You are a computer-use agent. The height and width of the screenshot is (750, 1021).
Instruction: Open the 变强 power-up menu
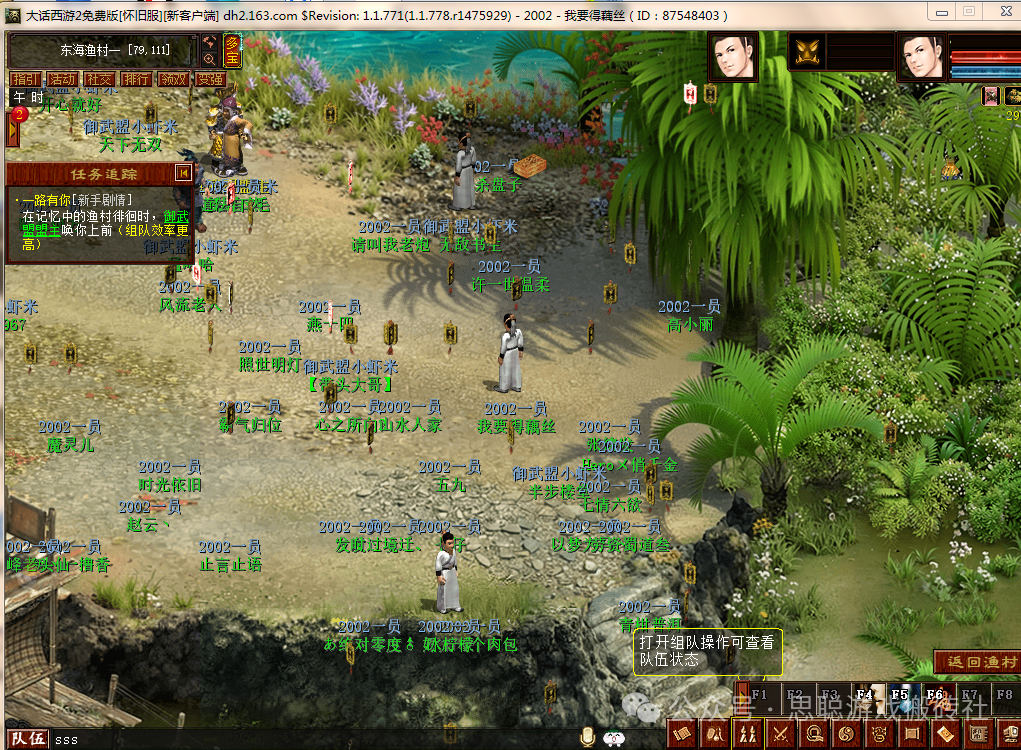tap(209, 79)
